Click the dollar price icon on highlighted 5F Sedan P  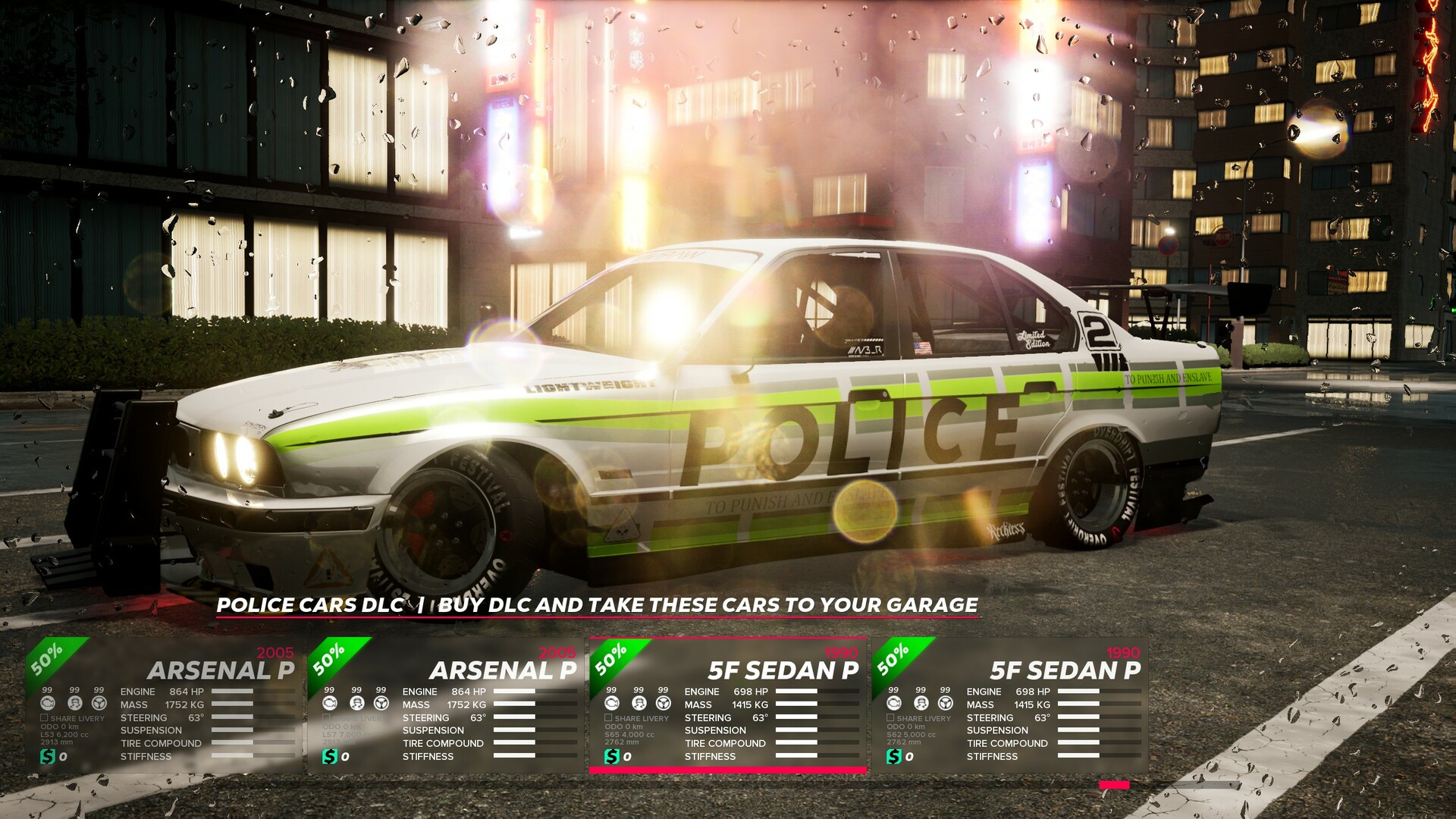612,756
